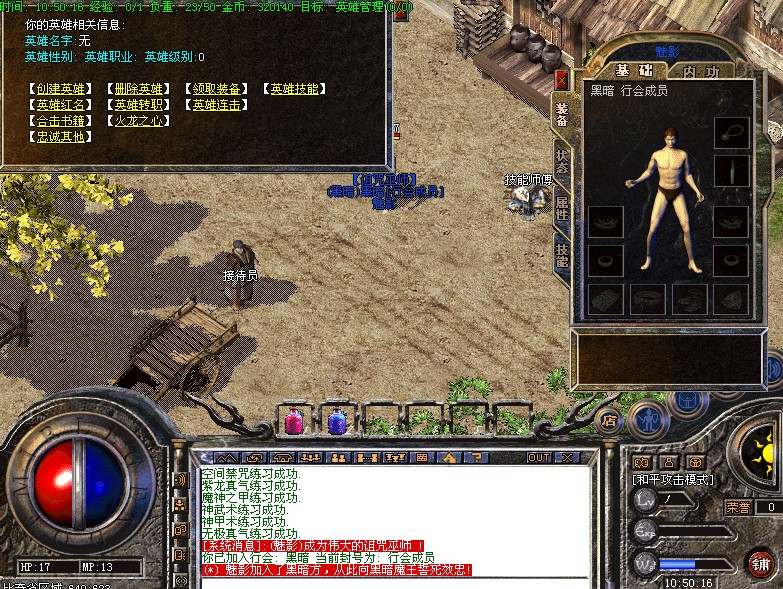Open the 英雄连击 (hero combo) link
Image resolution: width=783 pixels, height=589 pixels.
click(217, 105)
